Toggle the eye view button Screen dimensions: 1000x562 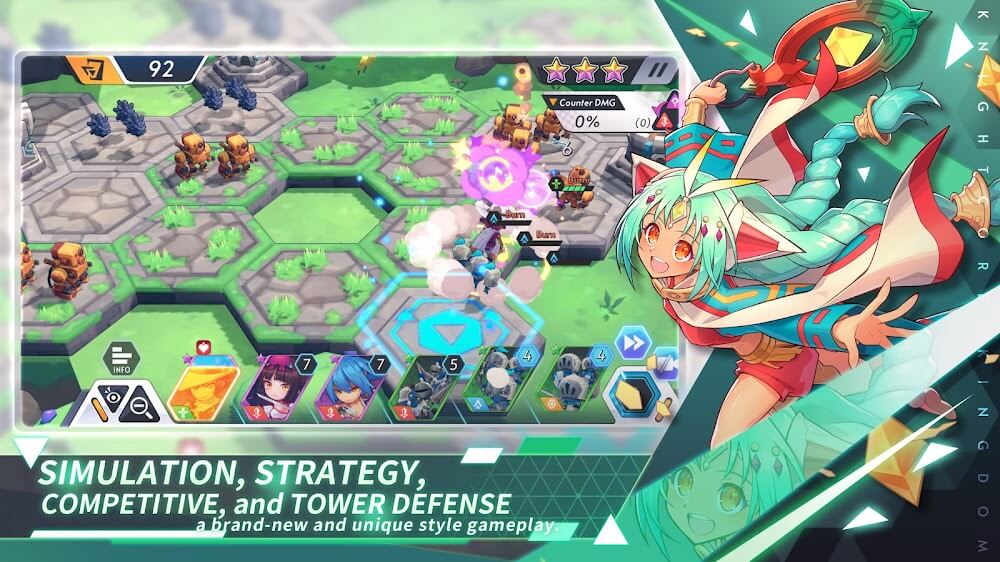click(x=114, y=403)
